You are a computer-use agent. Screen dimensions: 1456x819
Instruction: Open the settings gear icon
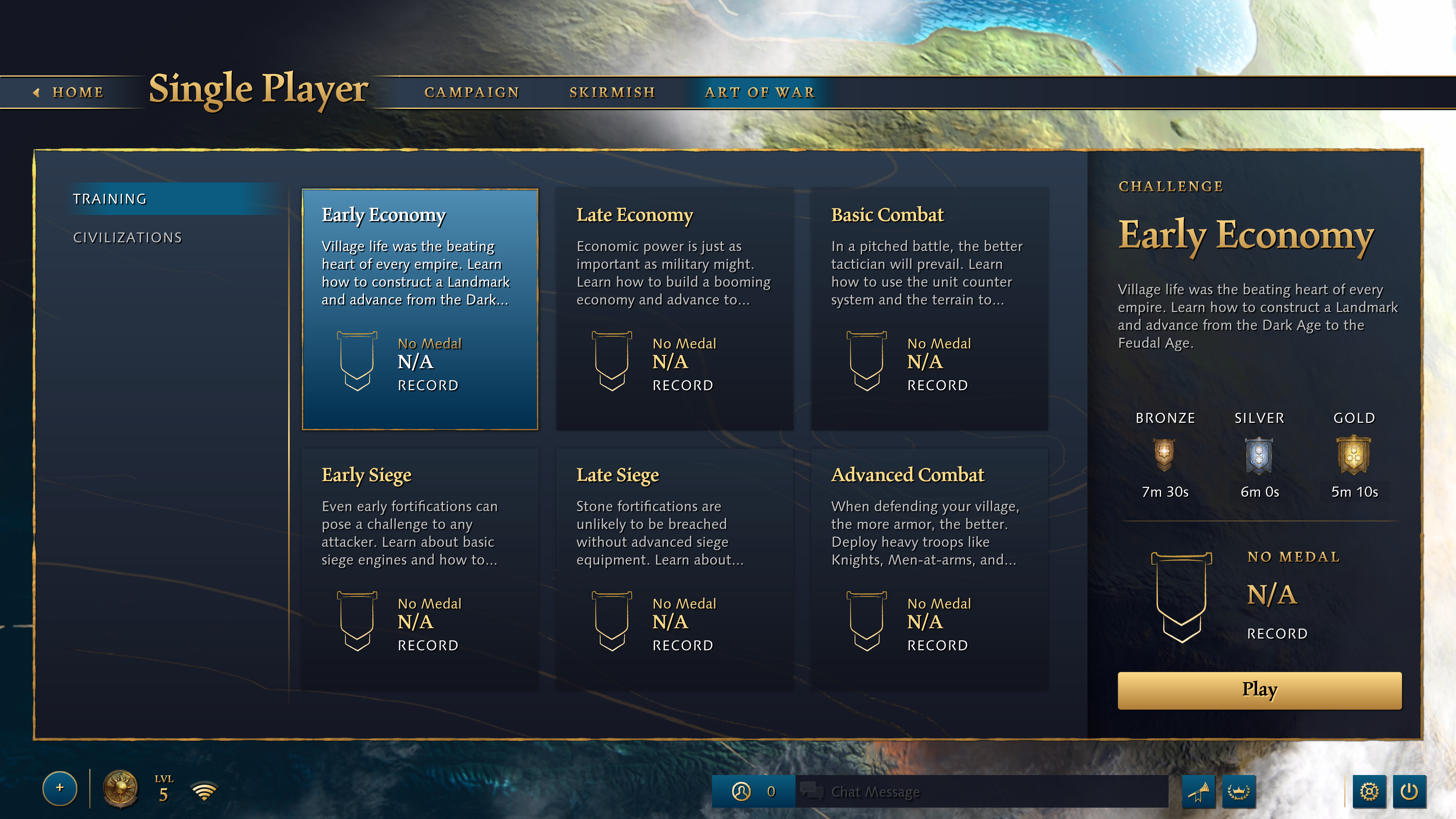(x=1370, y=792)
